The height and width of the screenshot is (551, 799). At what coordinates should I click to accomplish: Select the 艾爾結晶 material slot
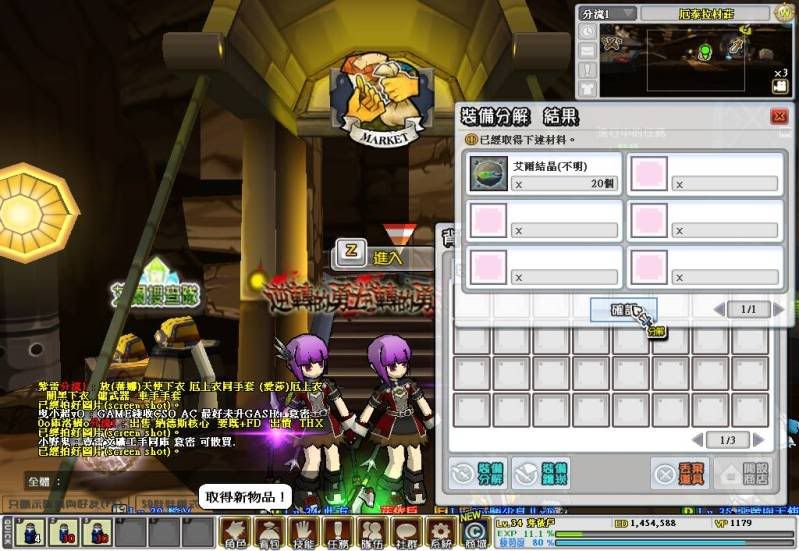(489, 174)
